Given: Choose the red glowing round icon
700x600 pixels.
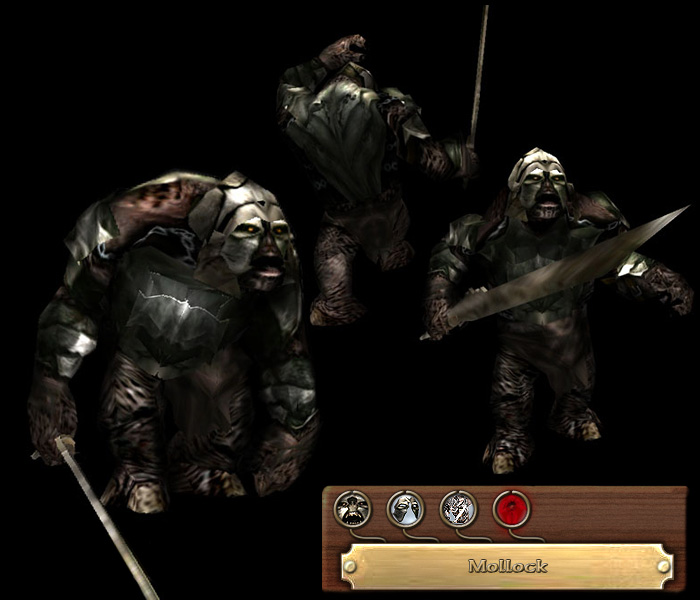Looking at the screenshot, I should coord(512,508).
